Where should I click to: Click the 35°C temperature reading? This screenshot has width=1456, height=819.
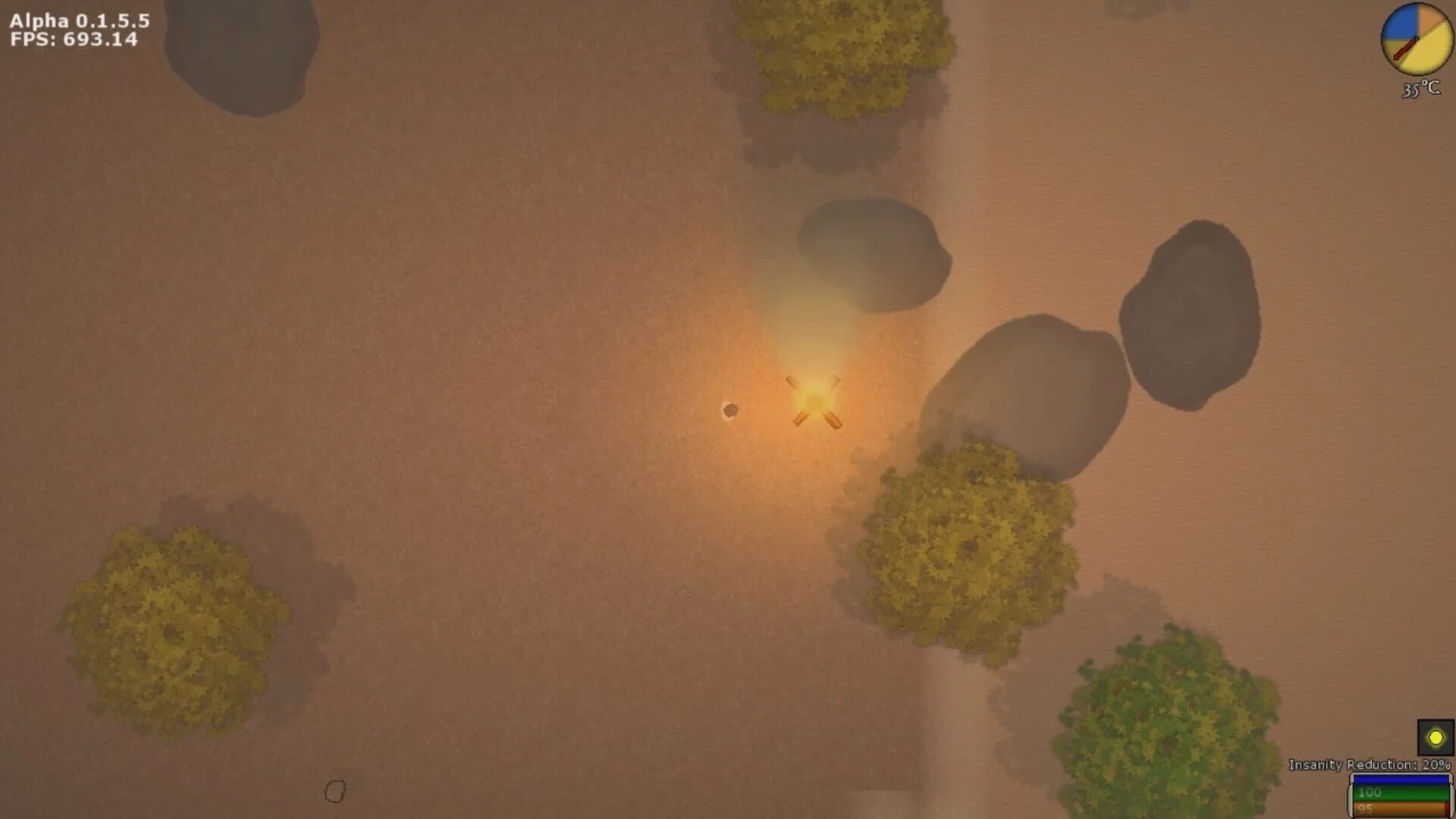(1420, 89)
